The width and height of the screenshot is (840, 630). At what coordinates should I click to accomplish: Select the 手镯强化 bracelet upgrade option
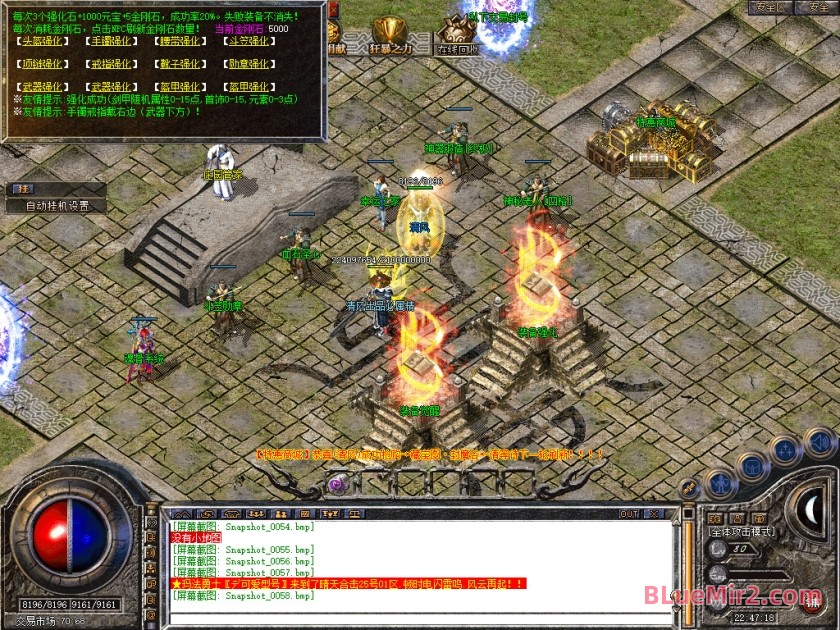(110, 42)
